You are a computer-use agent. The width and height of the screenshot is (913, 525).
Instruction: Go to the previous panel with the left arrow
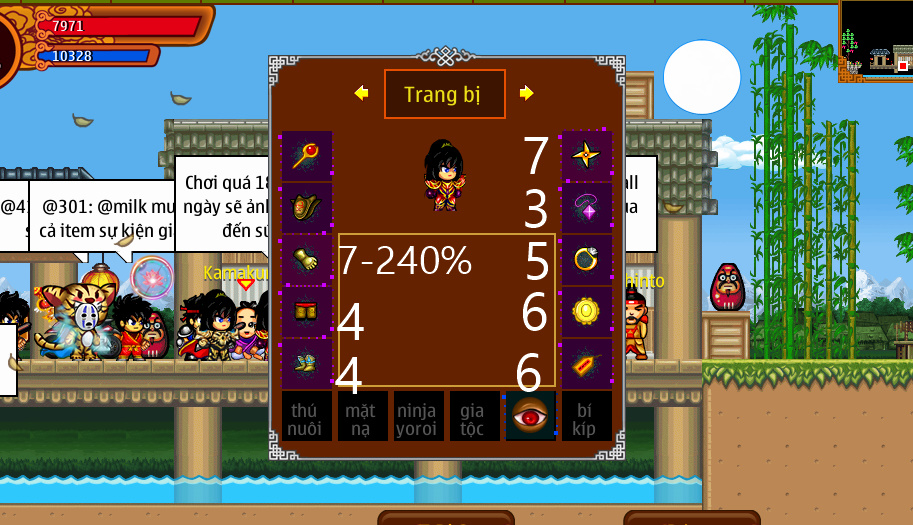361,93
